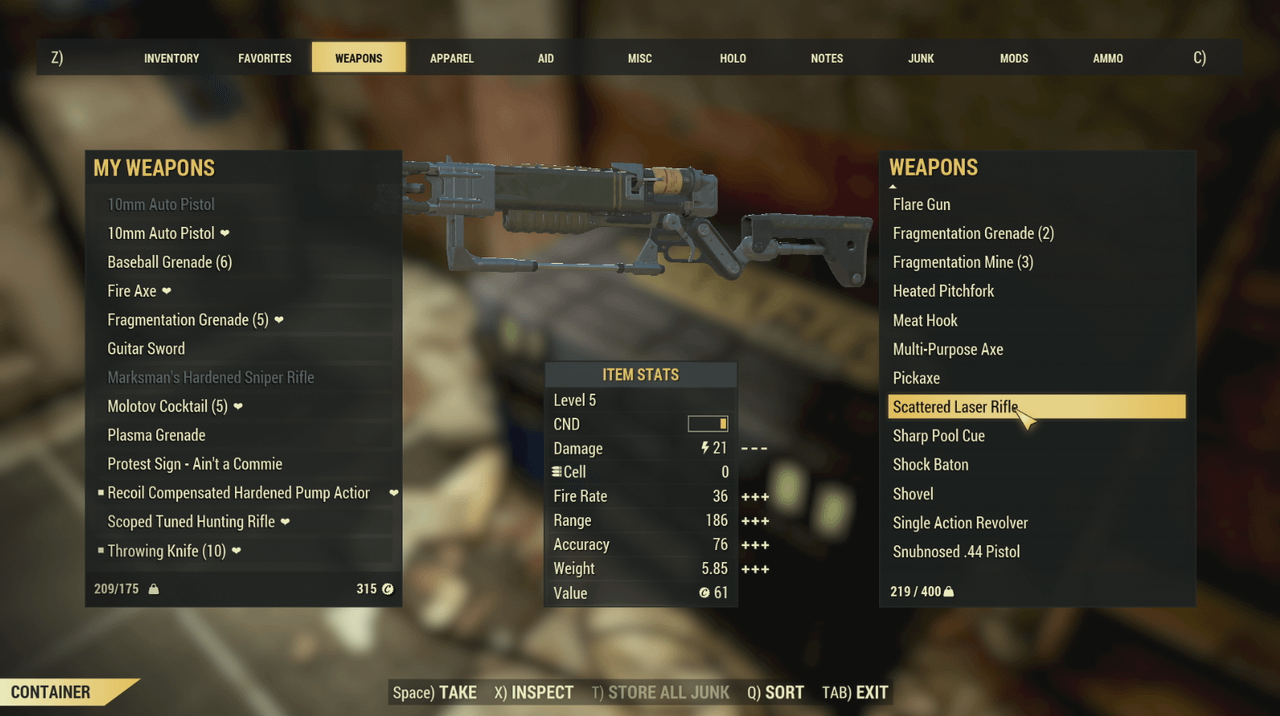
Task: Select Protest Sign - Ain't a Commie
Action: 195,464
